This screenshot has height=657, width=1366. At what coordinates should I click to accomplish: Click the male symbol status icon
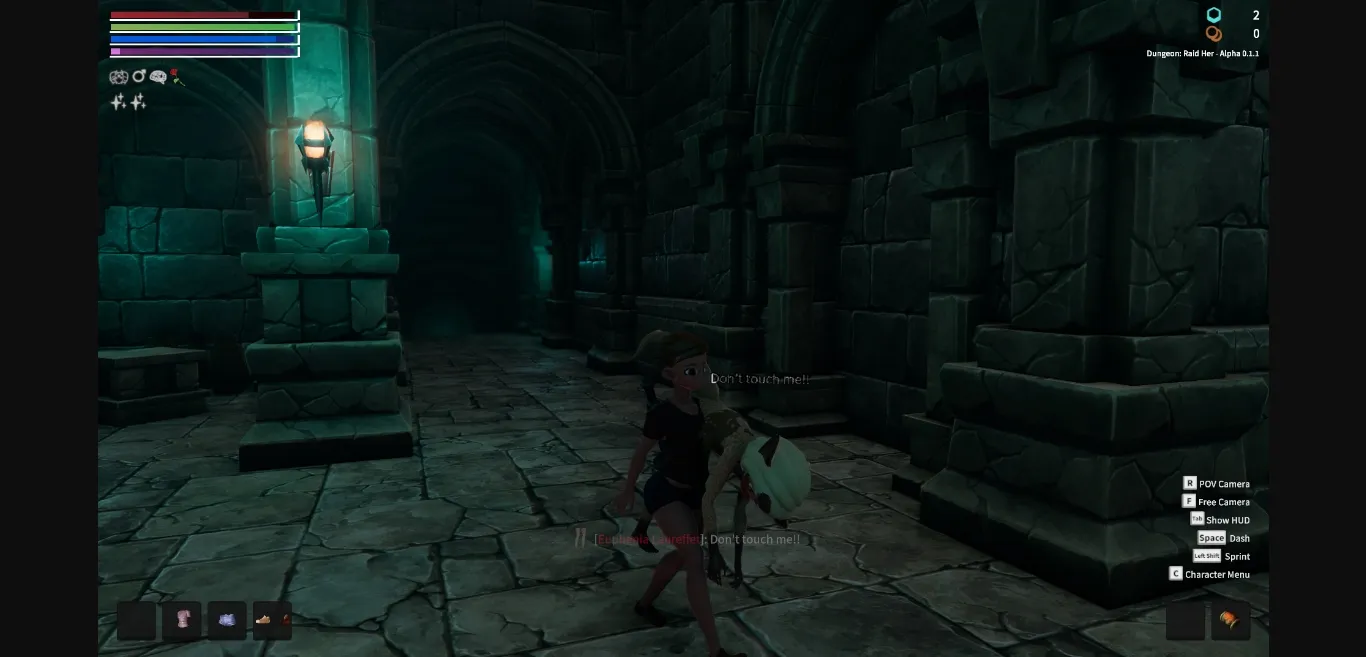139,76
